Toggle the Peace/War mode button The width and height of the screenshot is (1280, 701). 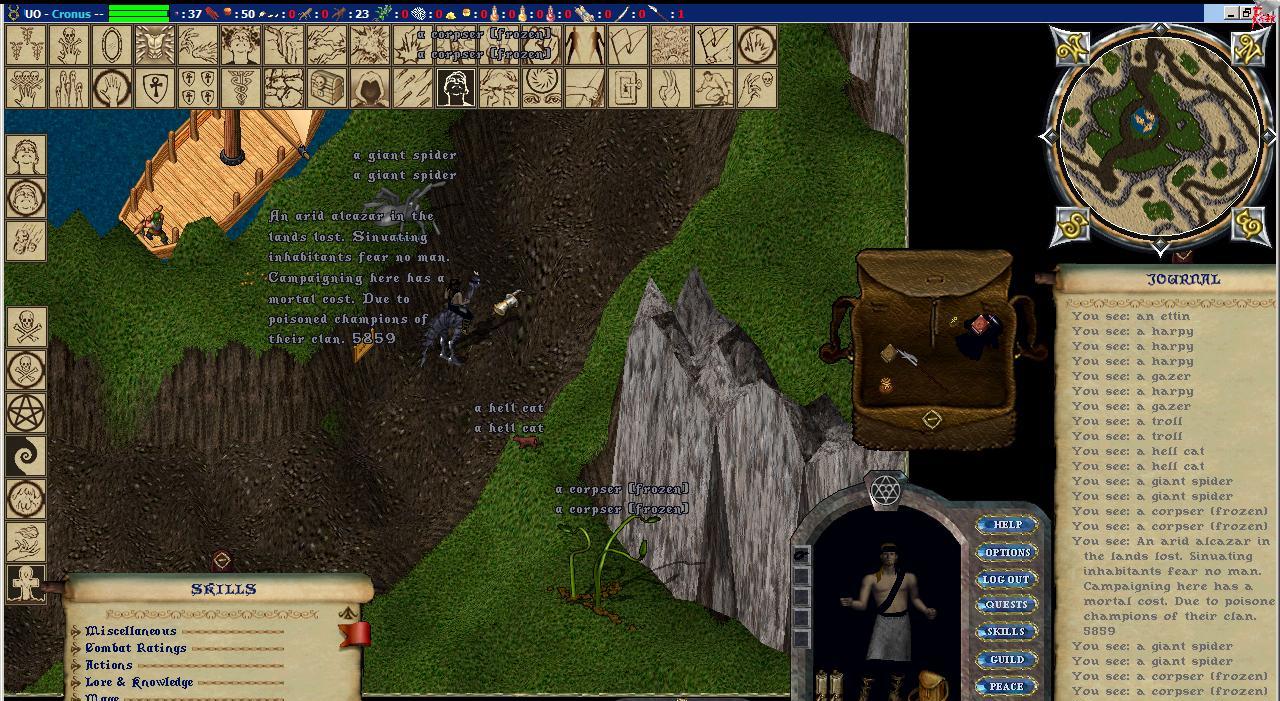1006,687
